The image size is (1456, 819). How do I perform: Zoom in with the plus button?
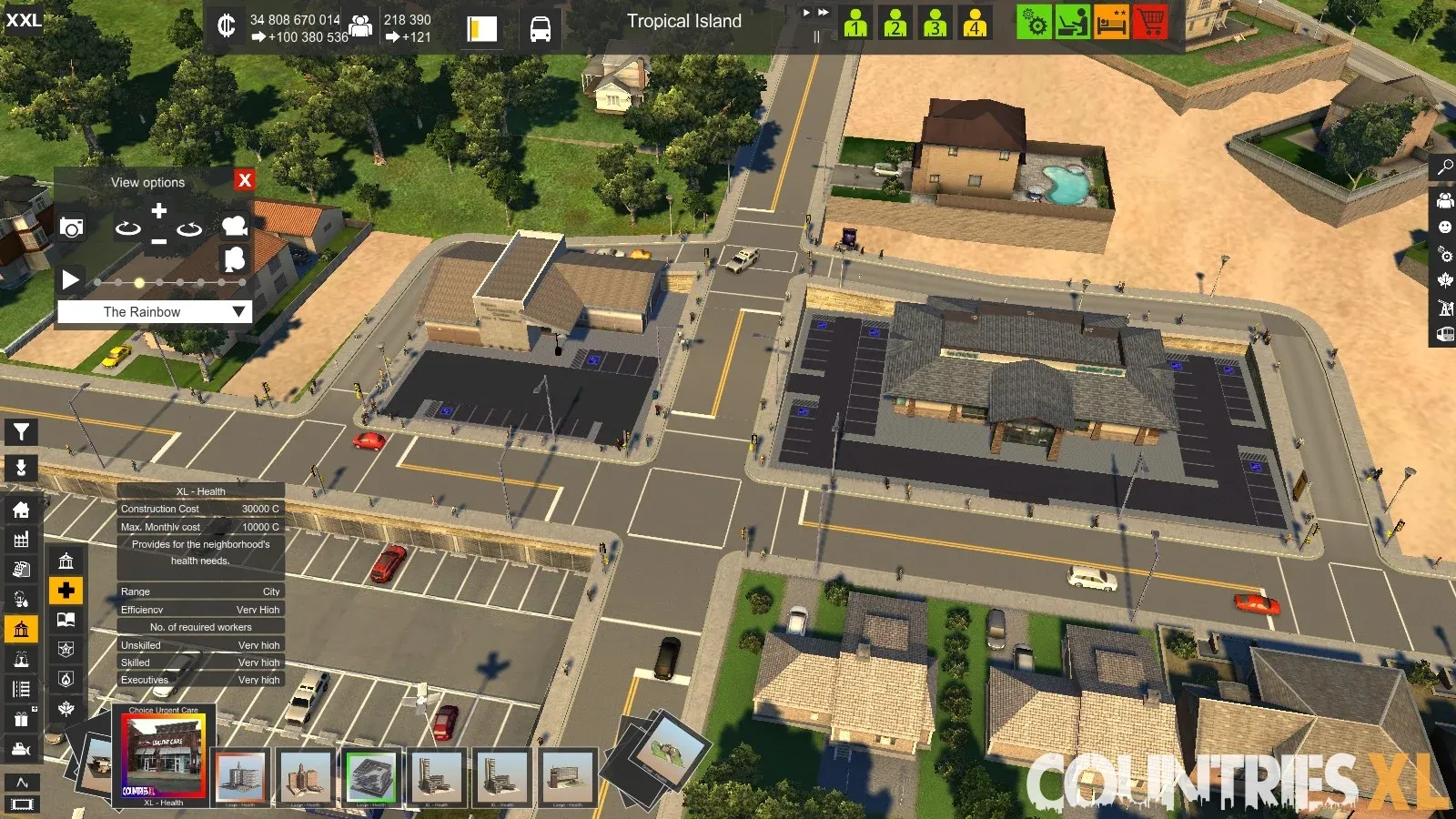158,211
